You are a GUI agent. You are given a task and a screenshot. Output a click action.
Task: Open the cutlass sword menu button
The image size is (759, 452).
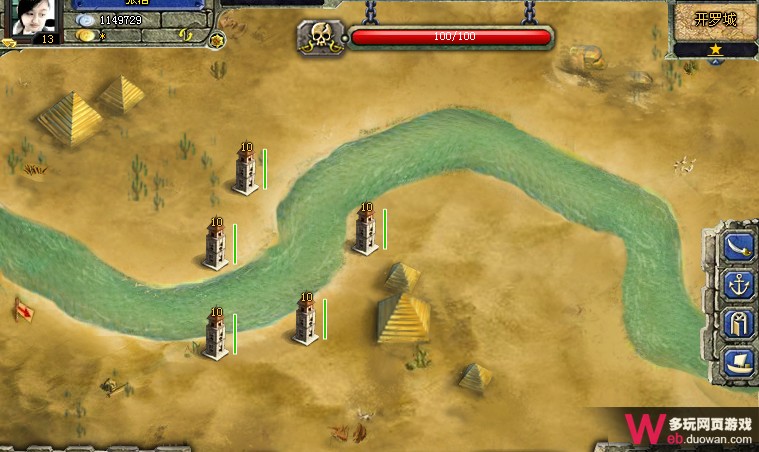click(x=737, y=246)
